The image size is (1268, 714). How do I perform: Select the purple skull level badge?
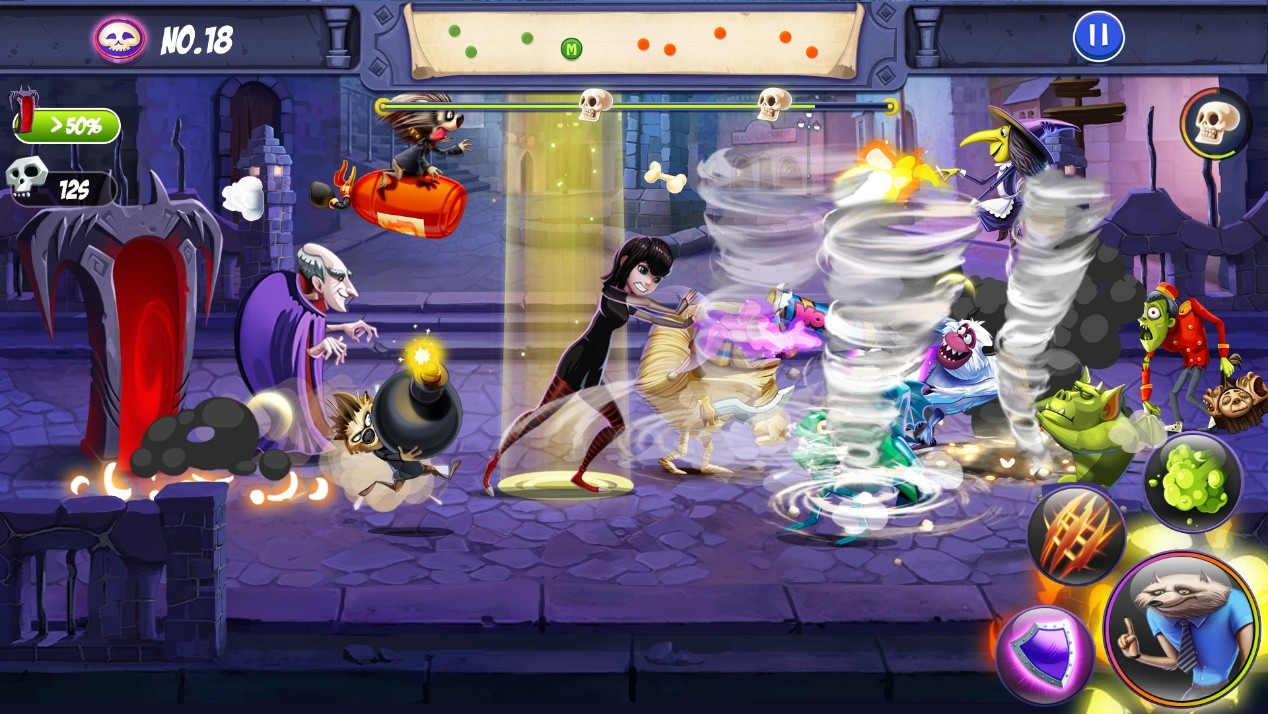(120, 39)
